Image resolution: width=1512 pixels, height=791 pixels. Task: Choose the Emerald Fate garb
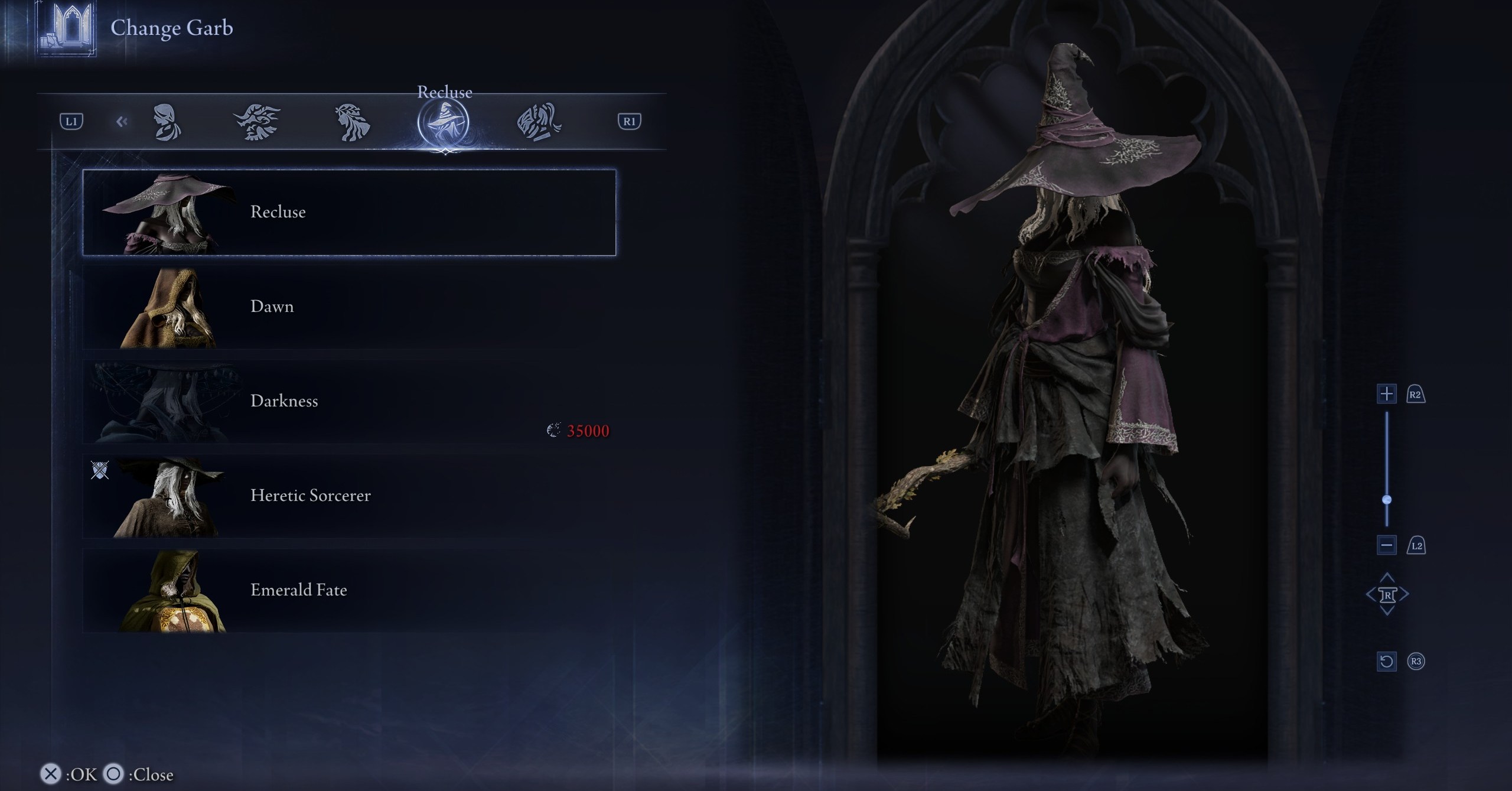pos(348,591)
